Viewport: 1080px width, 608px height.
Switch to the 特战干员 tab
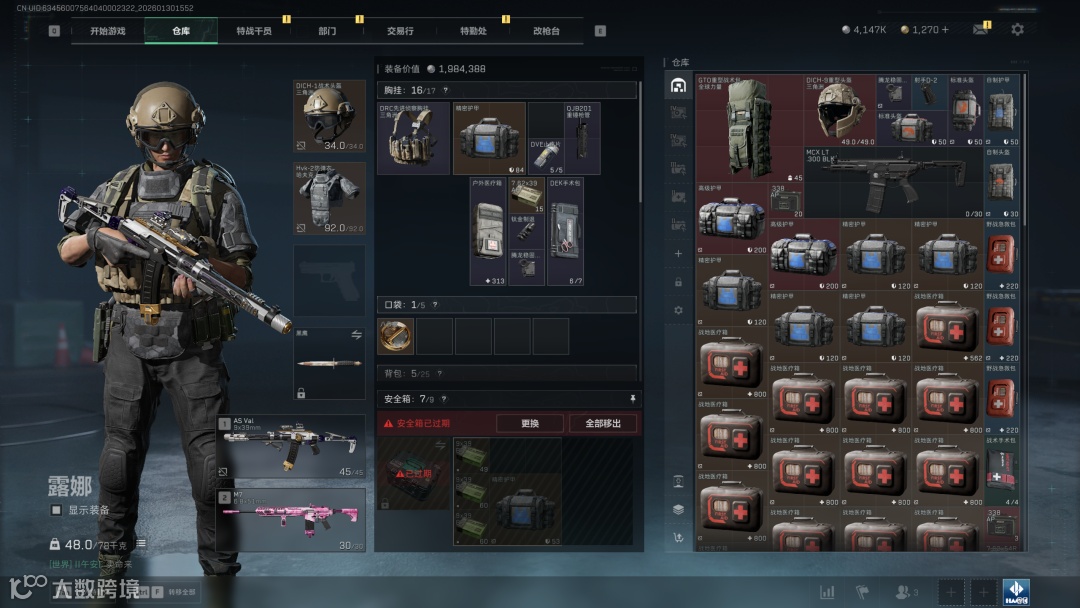click(x=253, y=31)
